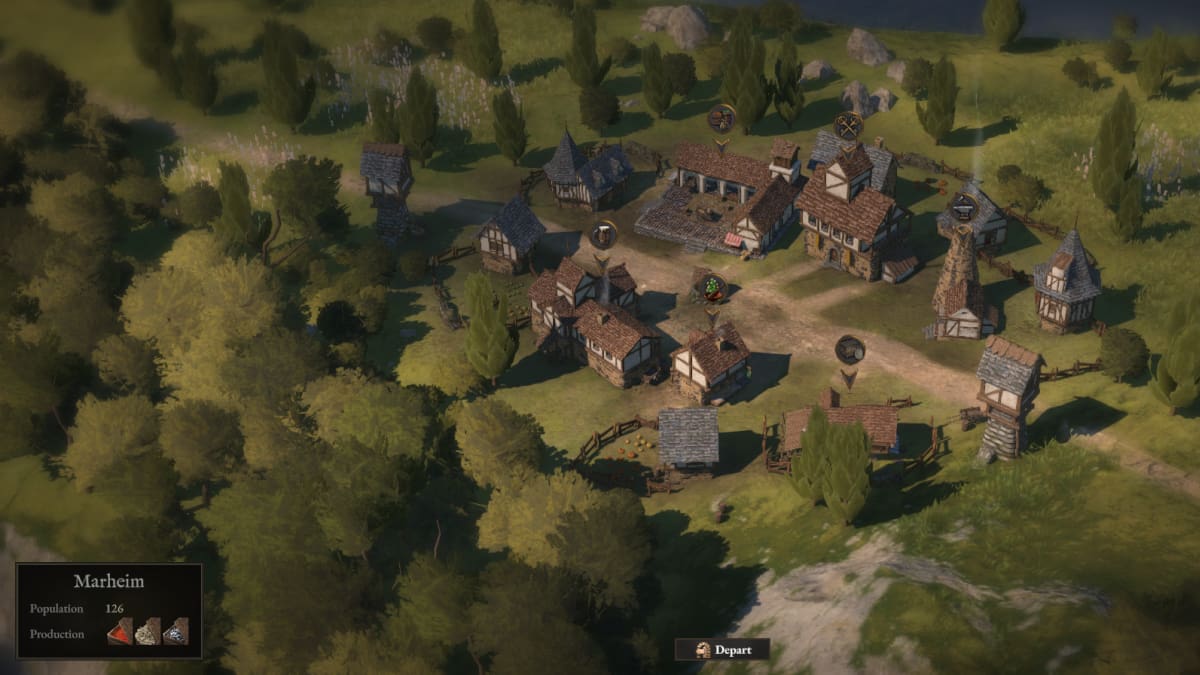This screenshot has height=675, width=1200.
Task: Inspect the pale goods production crate
Action: click(x=147, y=631)
